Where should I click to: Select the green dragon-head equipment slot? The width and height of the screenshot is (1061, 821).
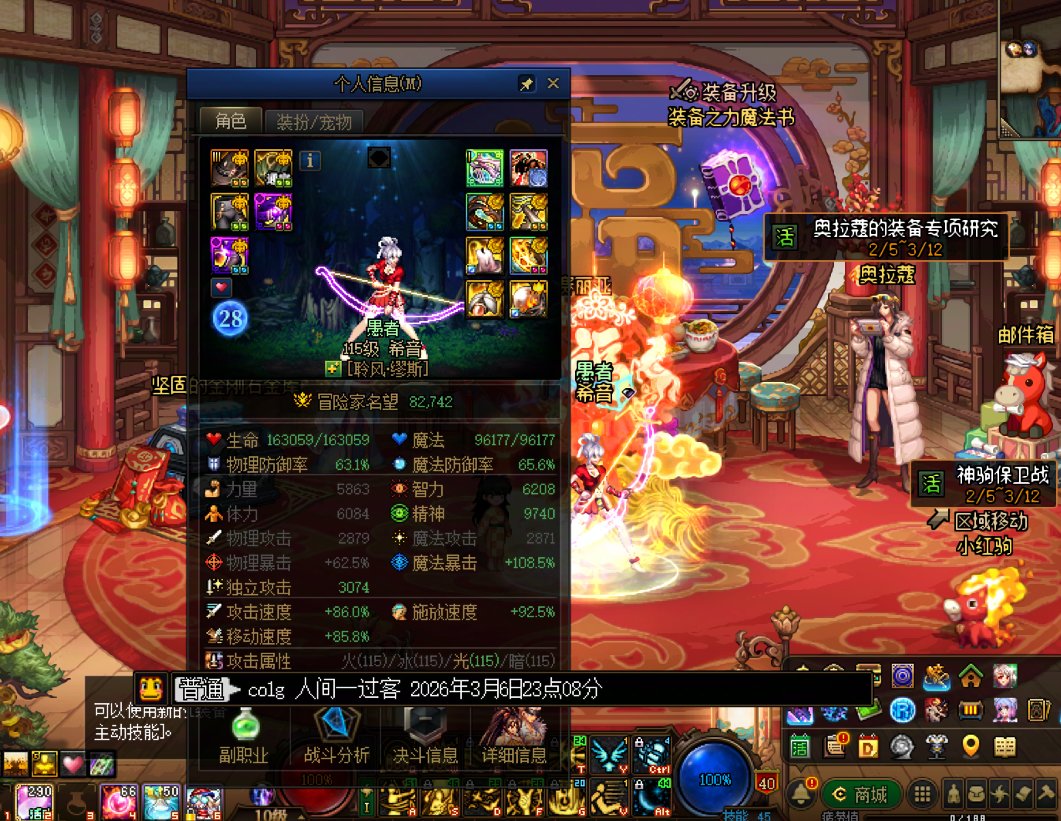pos(485,168)
